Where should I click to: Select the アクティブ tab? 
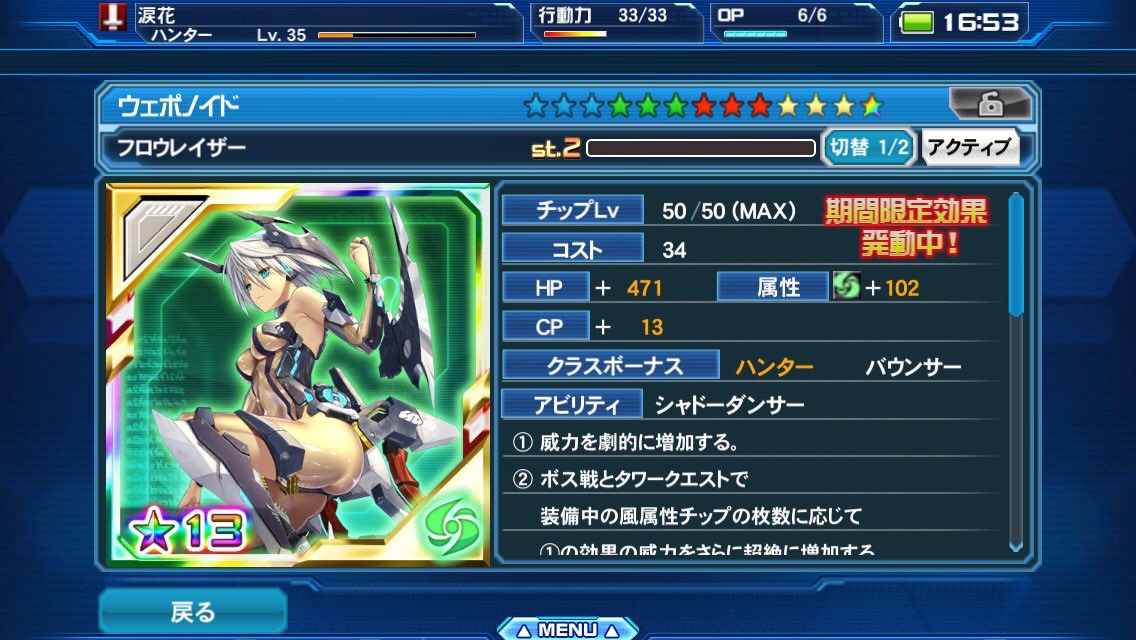pyautogui.click(x=968, y=148)
